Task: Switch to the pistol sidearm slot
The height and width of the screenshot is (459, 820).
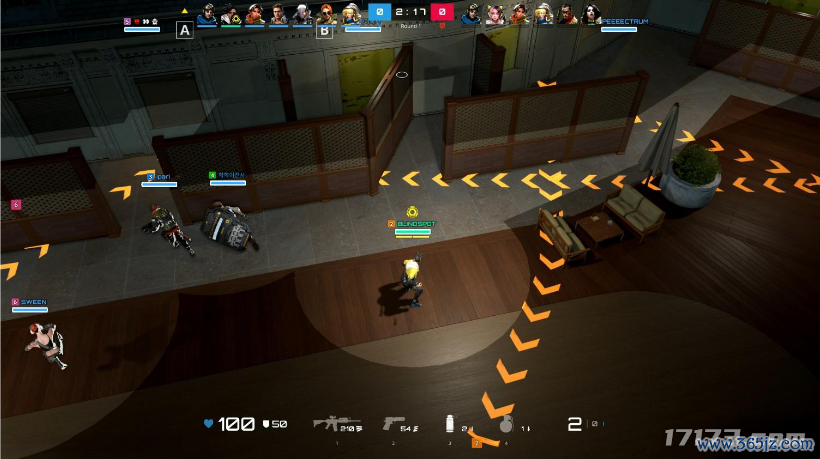Action: point(393,423)
